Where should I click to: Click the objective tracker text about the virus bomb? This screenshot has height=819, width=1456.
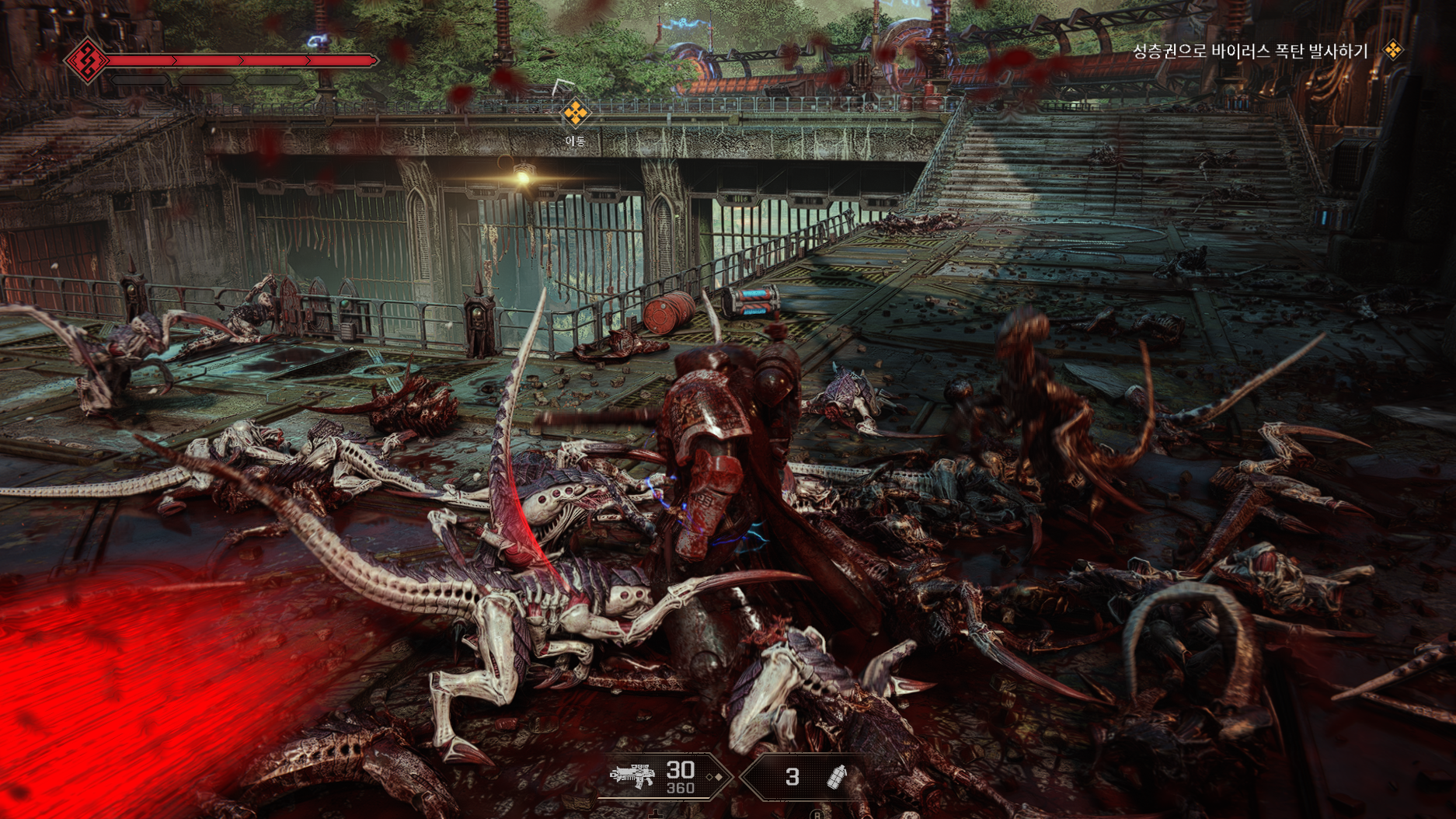click(x=1249, y=51)
